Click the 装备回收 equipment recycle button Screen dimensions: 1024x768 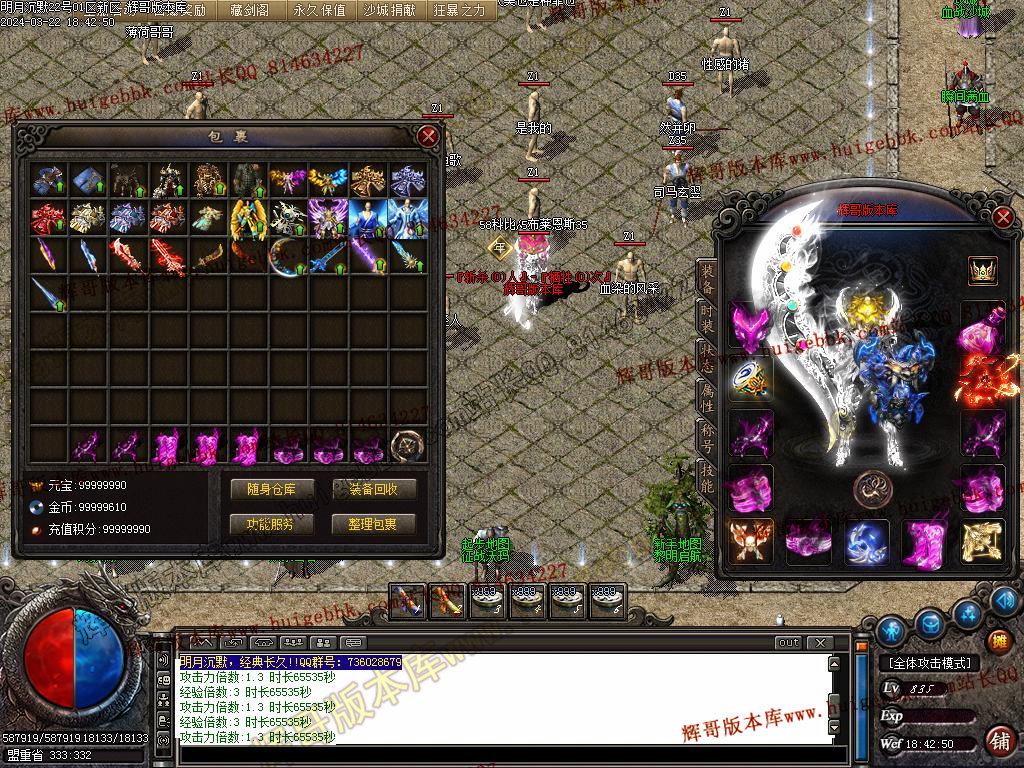pyautogui.click(x=374, y=489)
